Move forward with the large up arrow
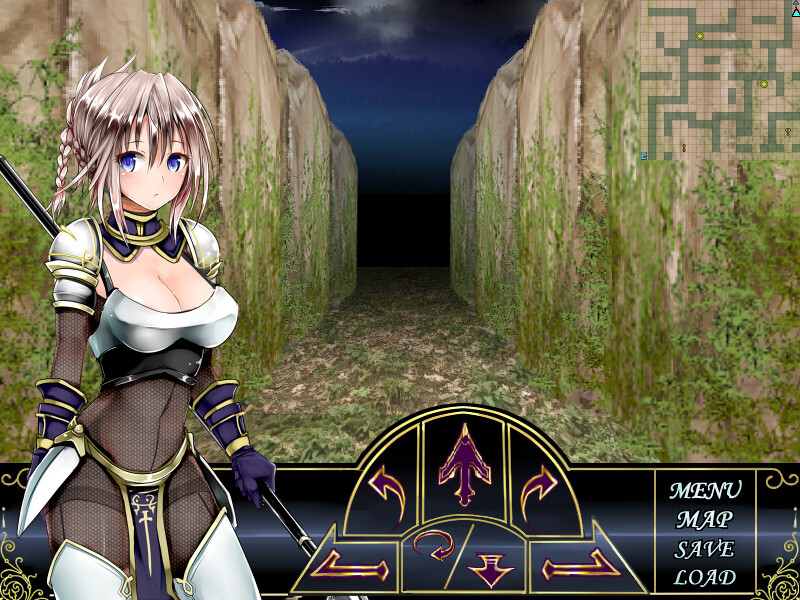Image resolution: width=800 pixels, height=600 pixels. [463, 463]
